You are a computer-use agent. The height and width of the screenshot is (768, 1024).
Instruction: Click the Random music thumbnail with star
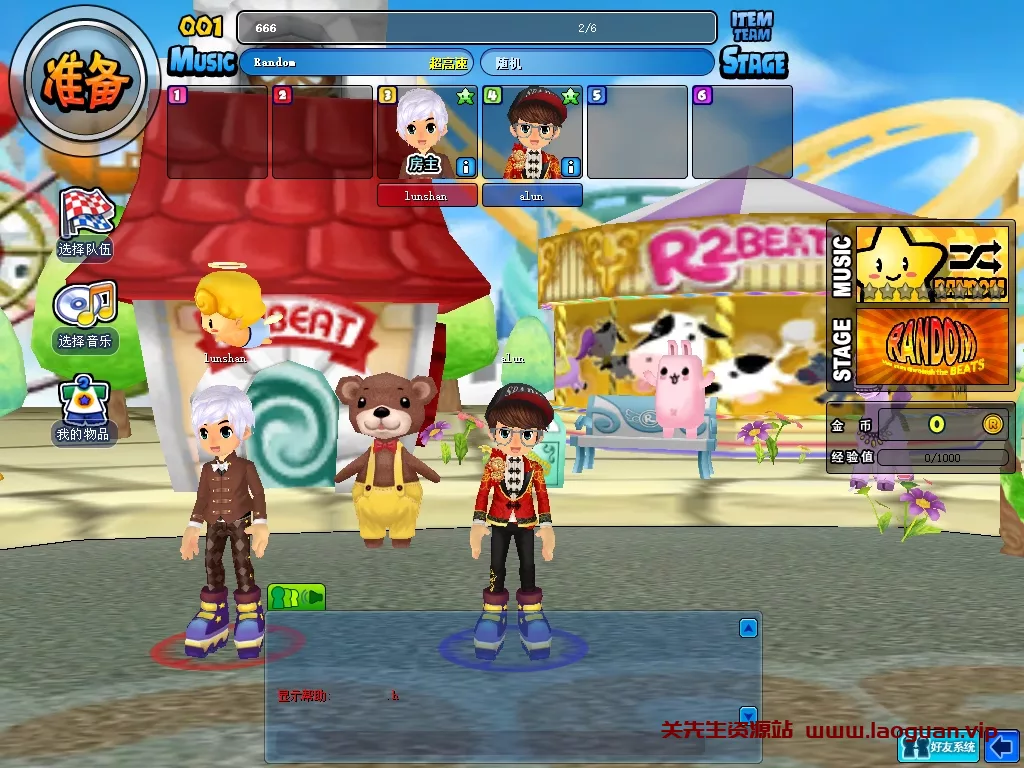[x=933, y=264]
